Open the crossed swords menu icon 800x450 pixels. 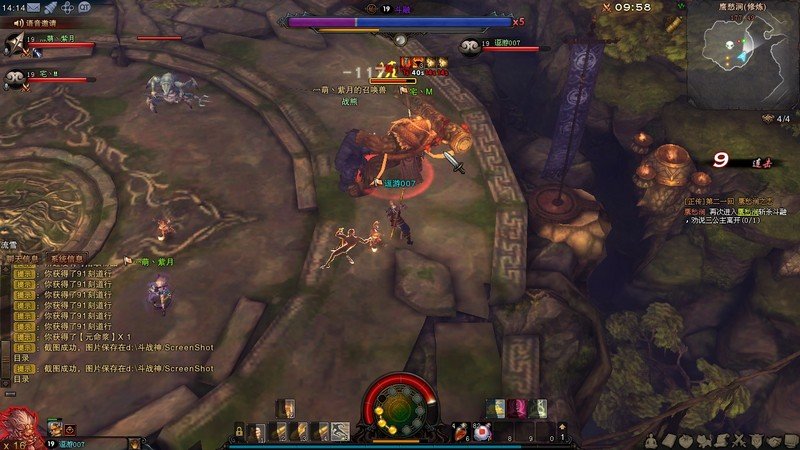pyautogui.click(x=738, y=441)
